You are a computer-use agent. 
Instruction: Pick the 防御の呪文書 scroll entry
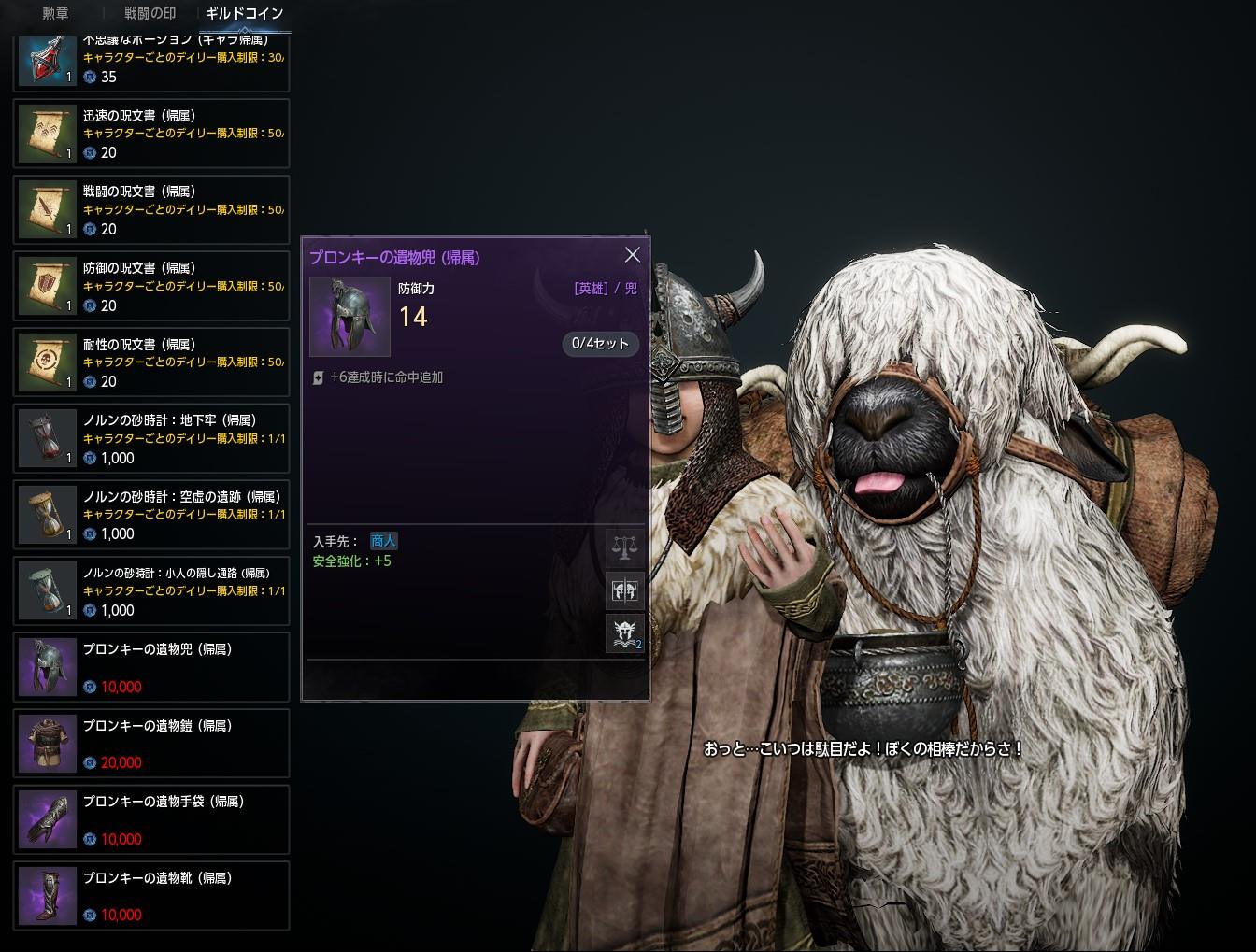click(x=151, y=286)
